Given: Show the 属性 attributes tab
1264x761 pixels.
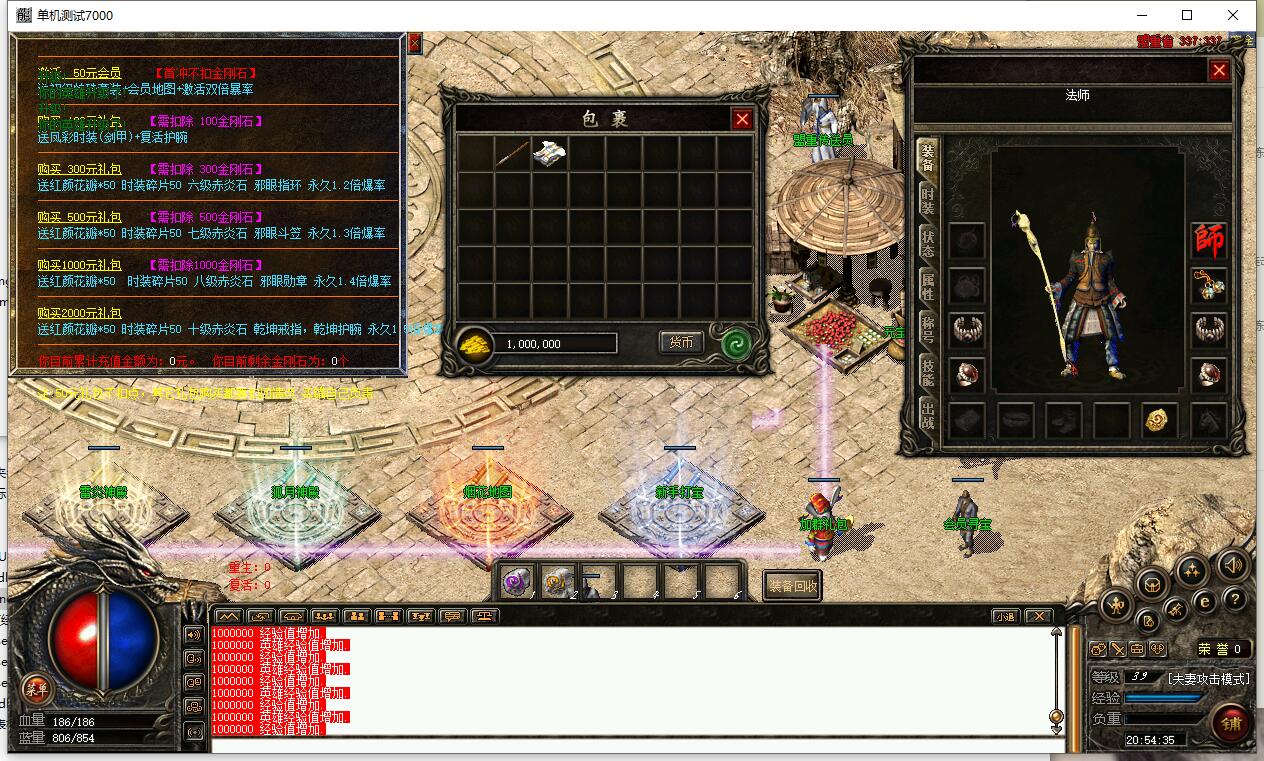Looking at the screenshot, I should tap(928, 287).
